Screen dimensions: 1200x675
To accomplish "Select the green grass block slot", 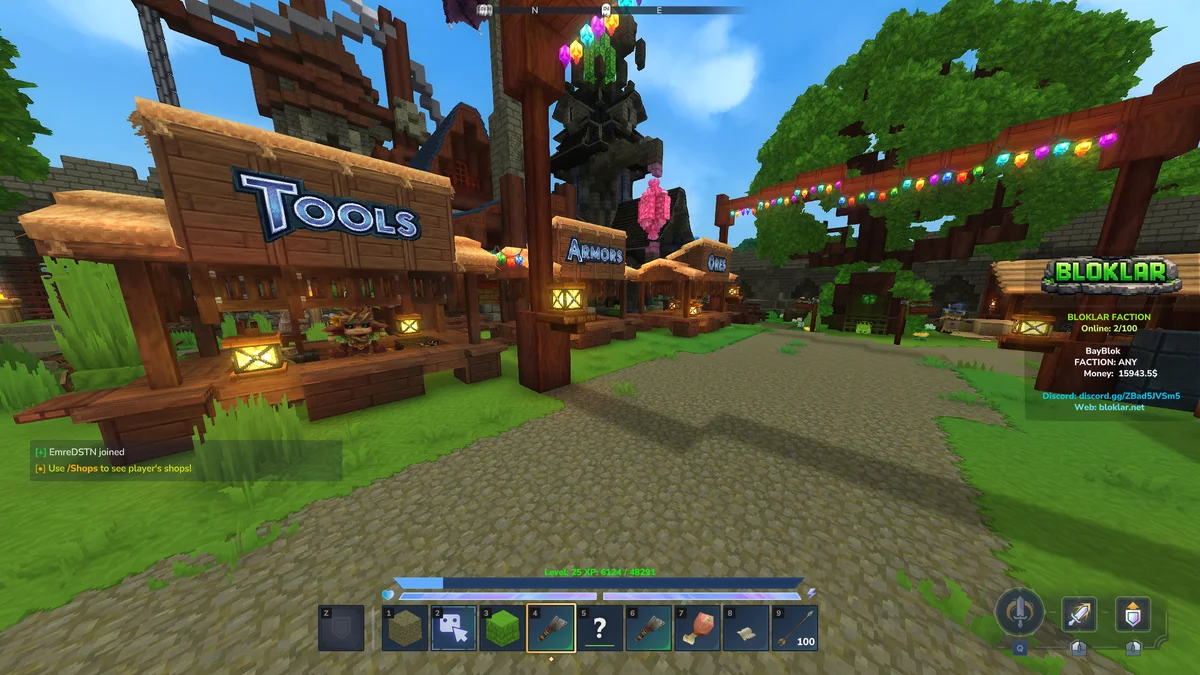I will 502,628.
